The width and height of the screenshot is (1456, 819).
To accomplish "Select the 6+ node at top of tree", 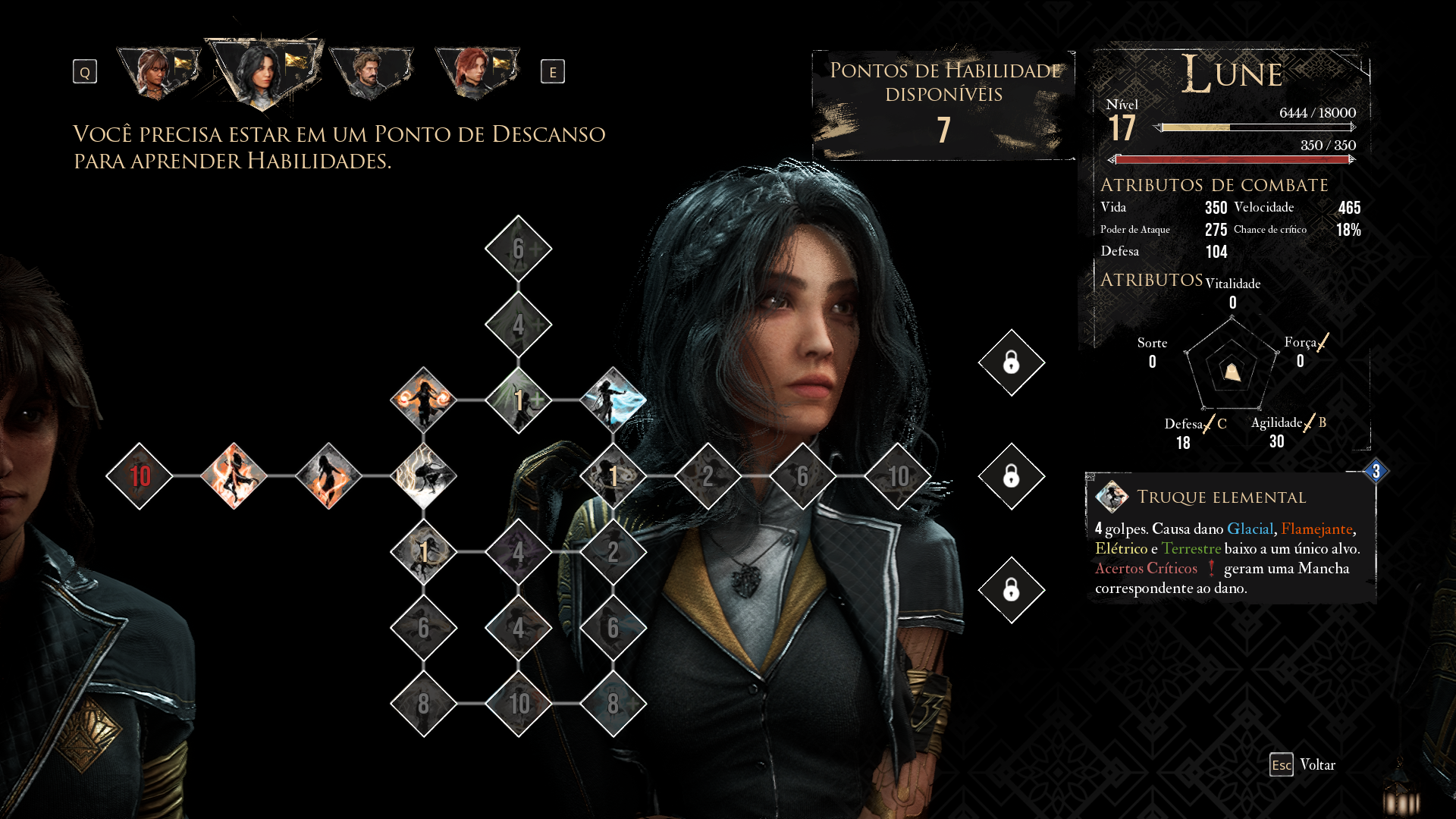I will tap(519, 246).
